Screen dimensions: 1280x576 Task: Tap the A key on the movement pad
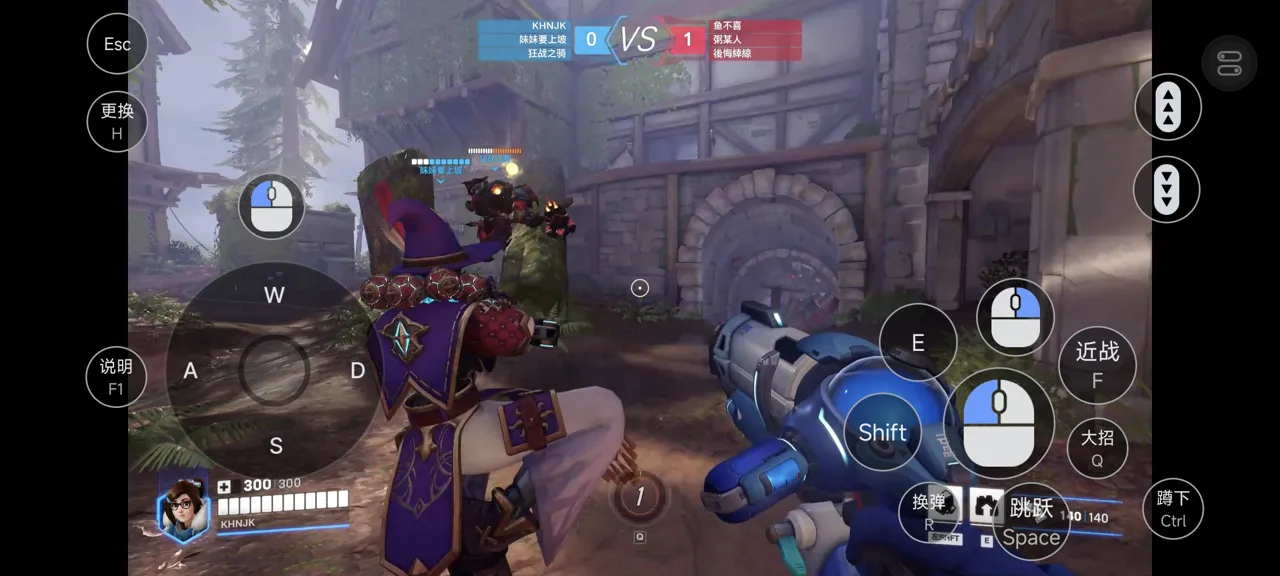(190, 371)
